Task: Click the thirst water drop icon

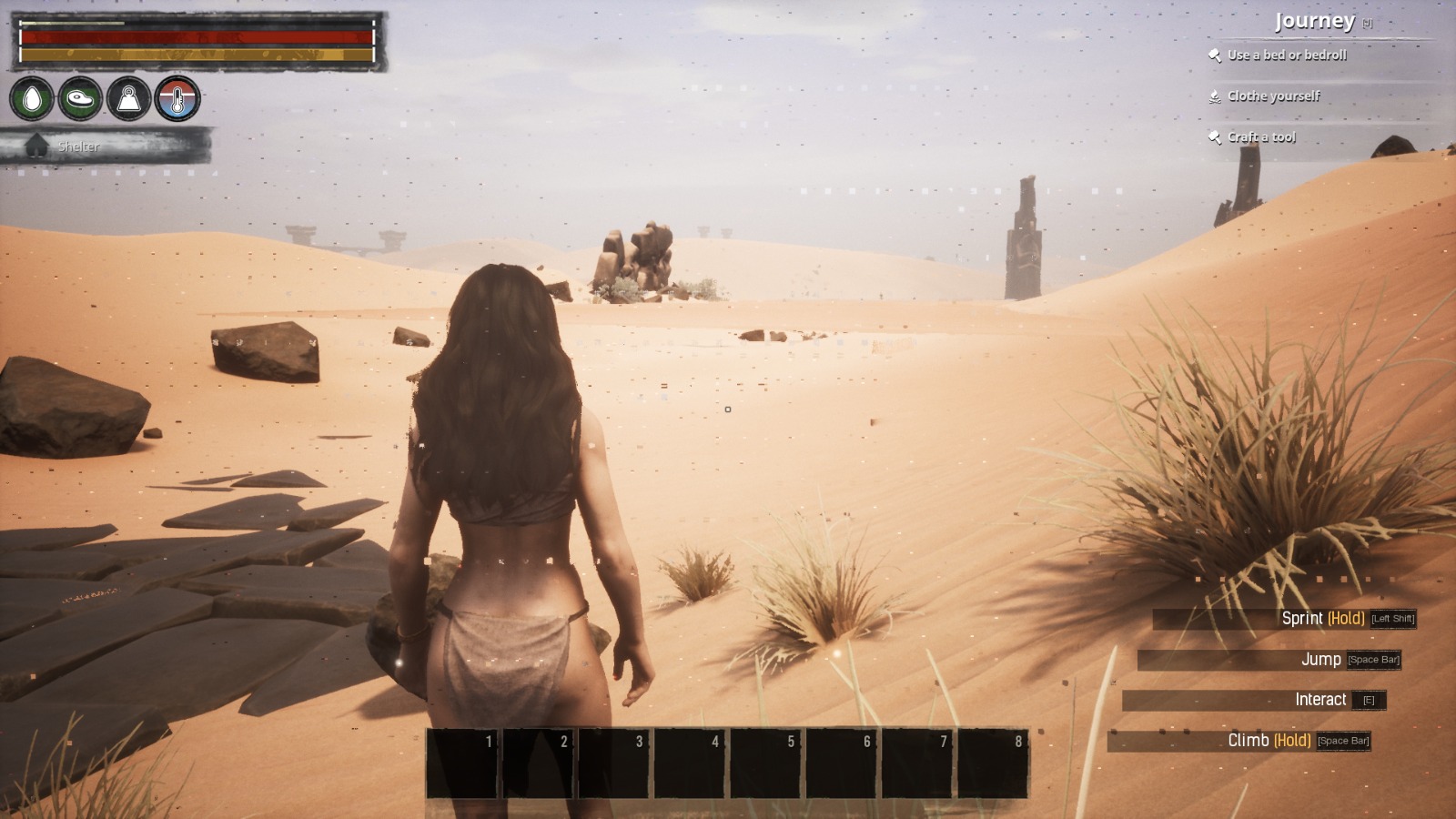Action: point(32,98)
